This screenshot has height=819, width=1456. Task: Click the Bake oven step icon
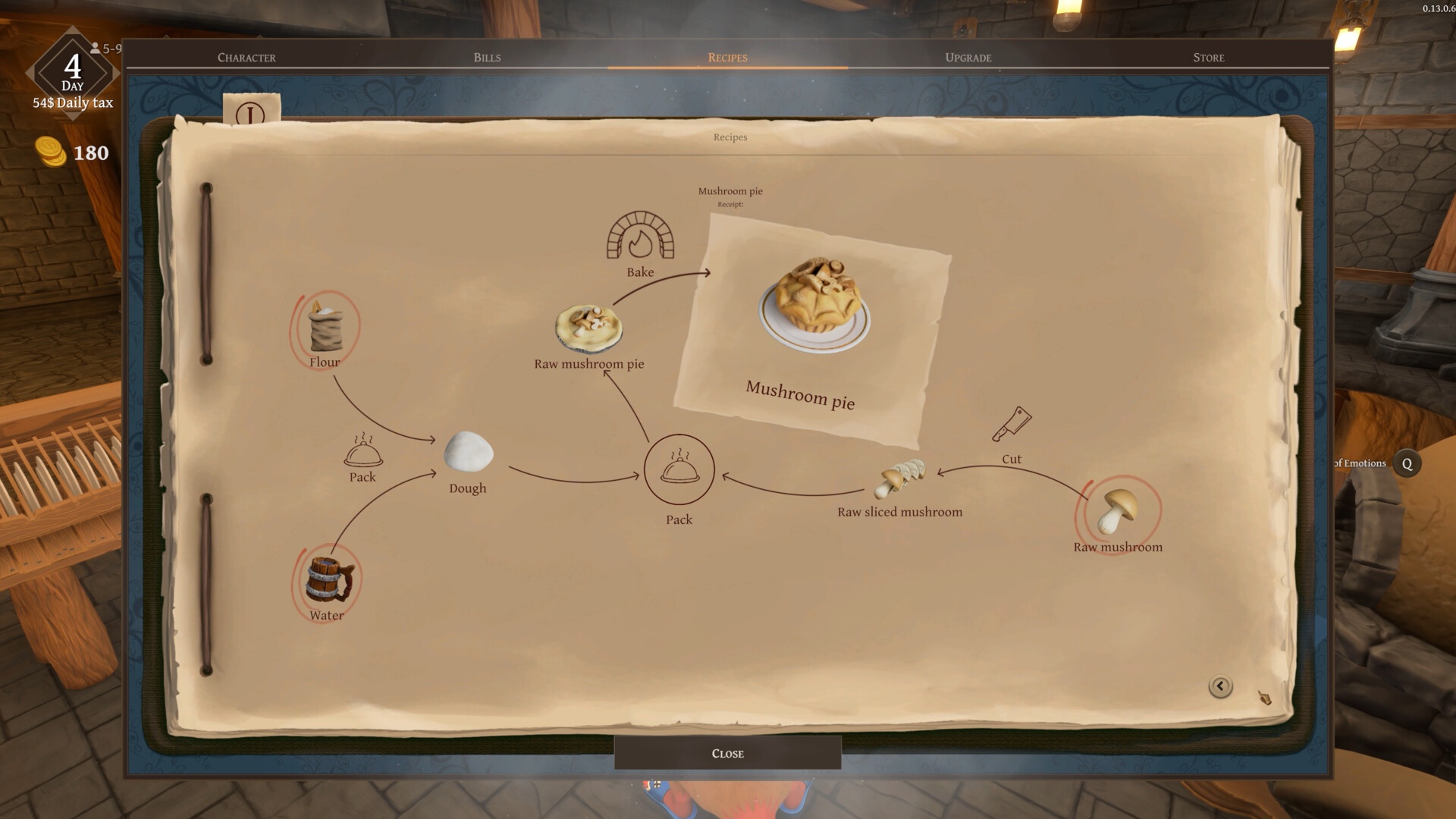640,237
